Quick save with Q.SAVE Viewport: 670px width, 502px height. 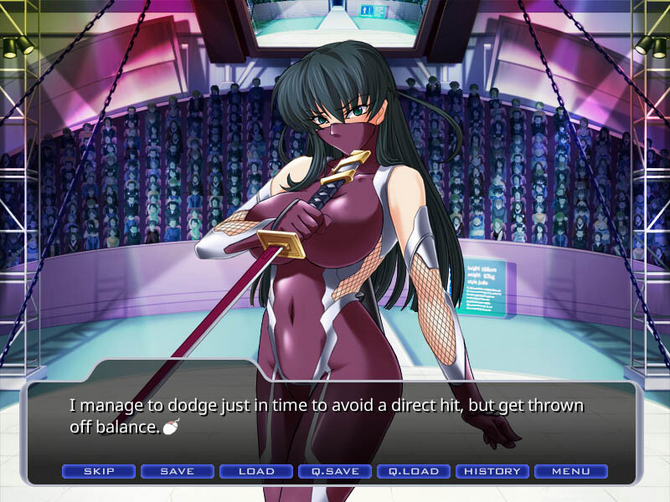(x=335, y=471)
